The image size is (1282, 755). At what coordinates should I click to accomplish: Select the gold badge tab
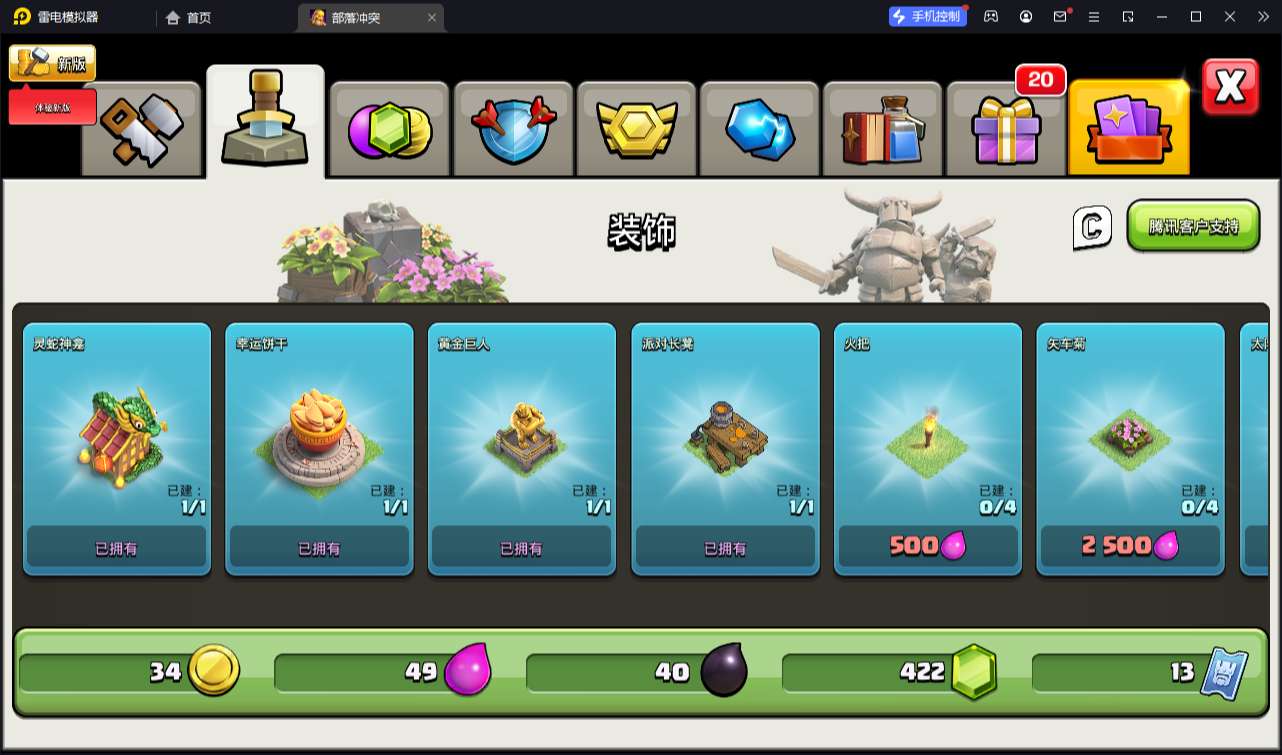[637, 130]
